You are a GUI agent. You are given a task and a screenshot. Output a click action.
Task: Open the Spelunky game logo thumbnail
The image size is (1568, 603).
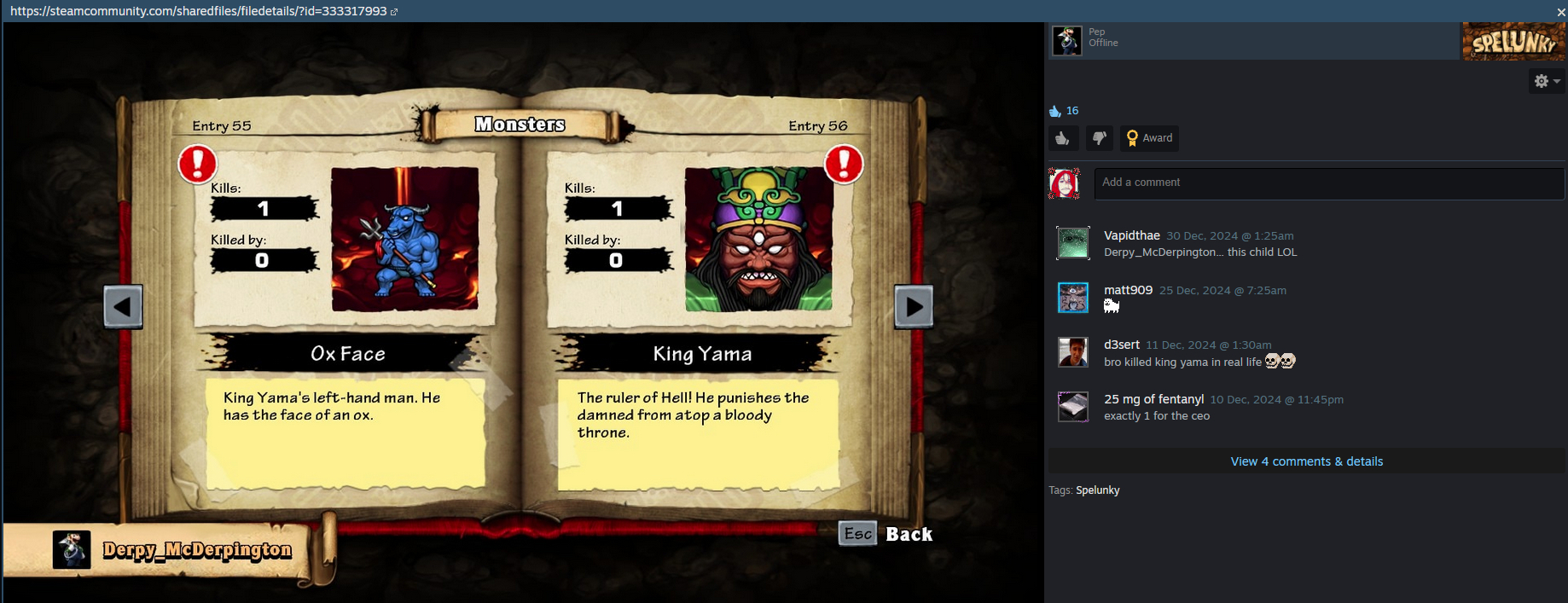point(1513,41)
